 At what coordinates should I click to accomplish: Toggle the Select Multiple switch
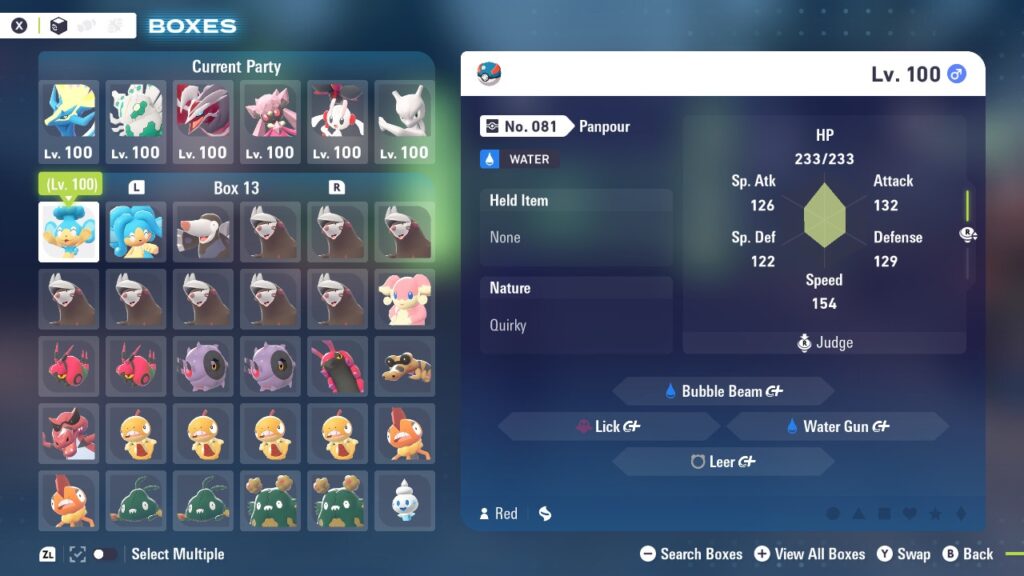(x=104, y=554)
